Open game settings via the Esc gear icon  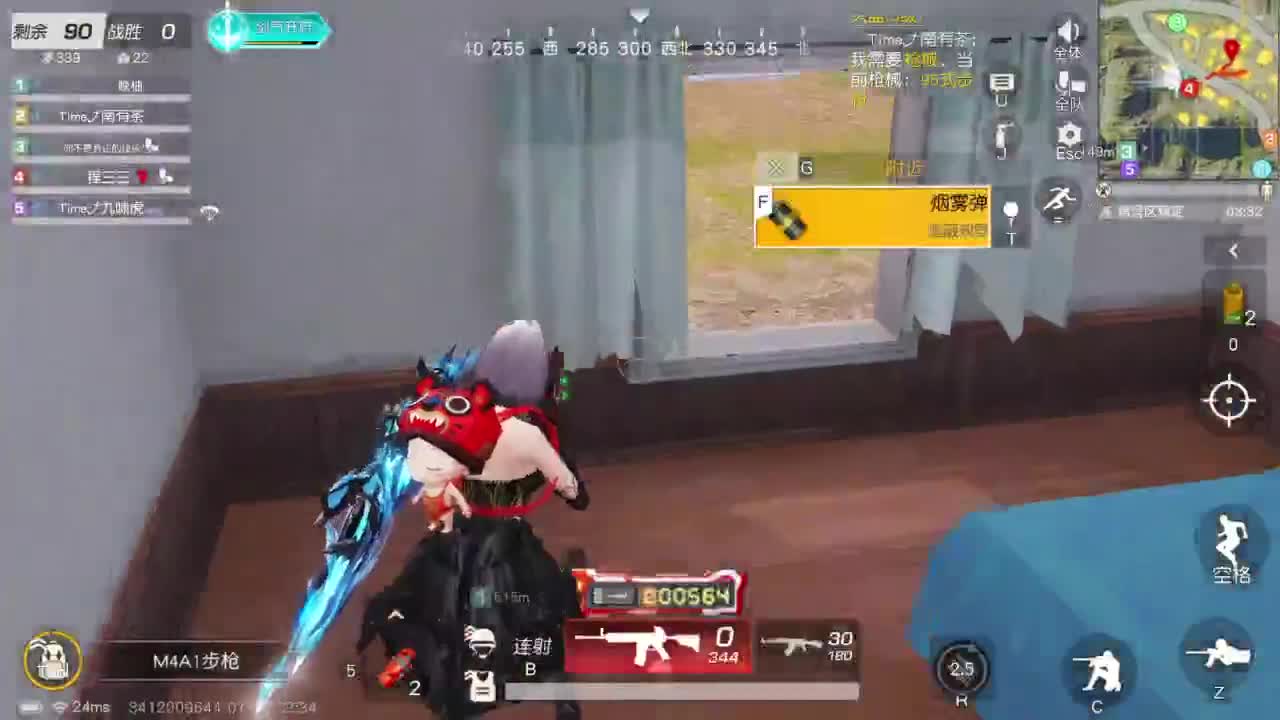point(1069,133)
